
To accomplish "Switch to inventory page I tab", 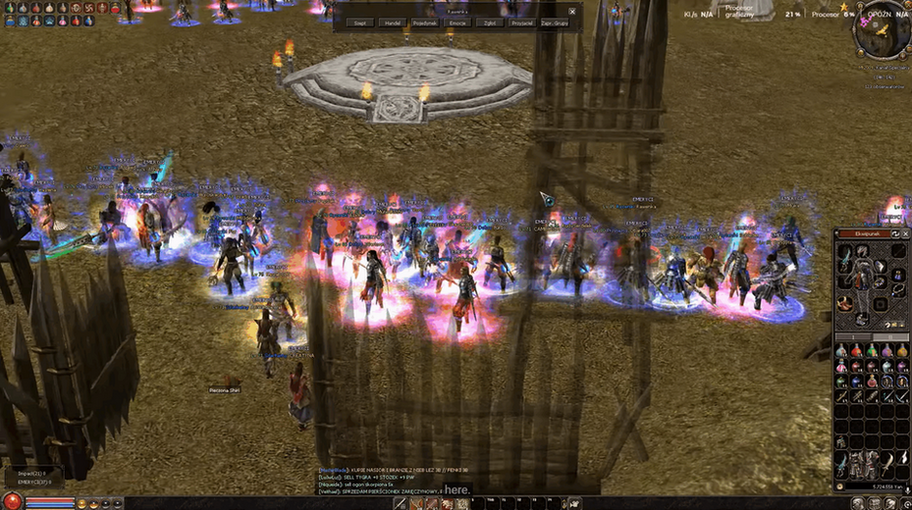I will (853, 337).
